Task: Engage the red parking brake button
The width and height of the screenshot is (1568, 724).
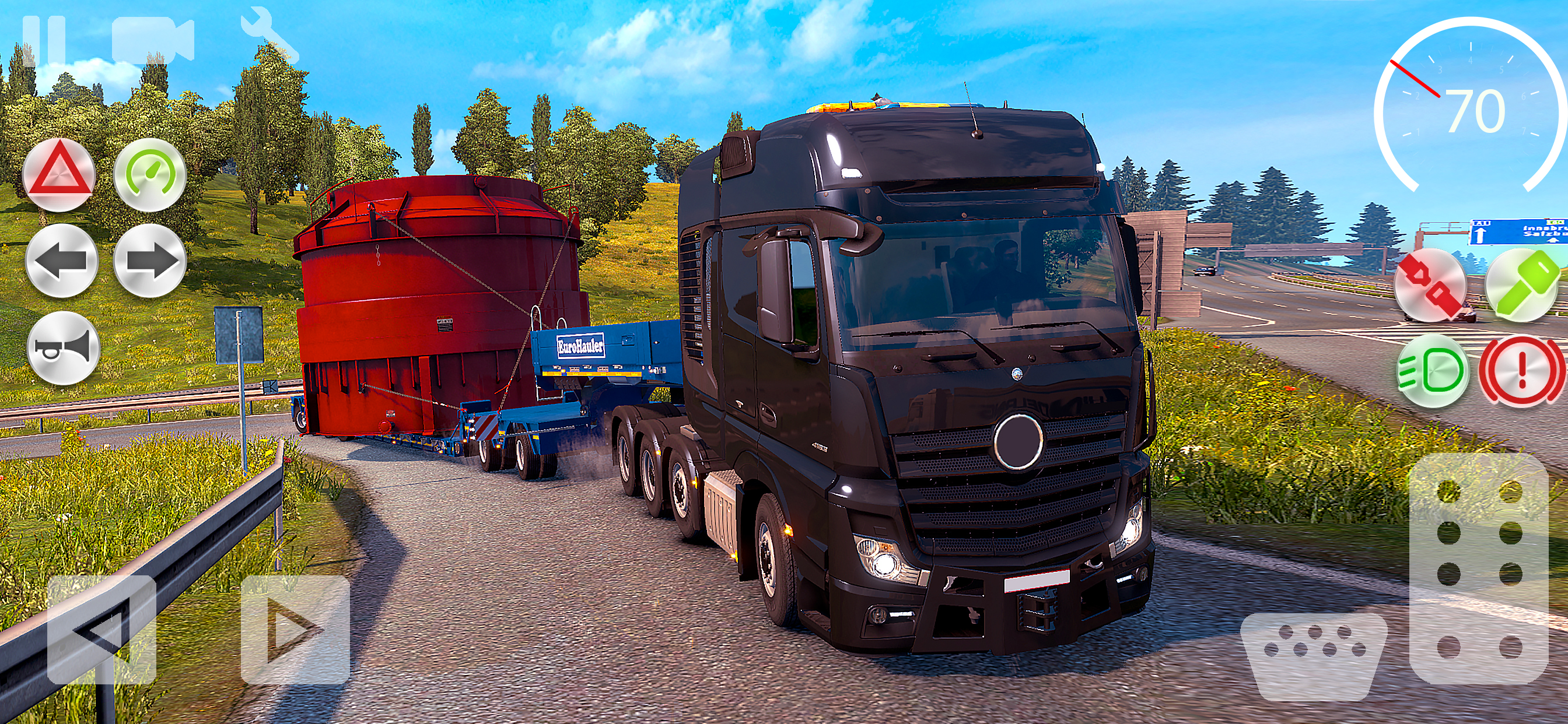Action: tap(1522, 371)
